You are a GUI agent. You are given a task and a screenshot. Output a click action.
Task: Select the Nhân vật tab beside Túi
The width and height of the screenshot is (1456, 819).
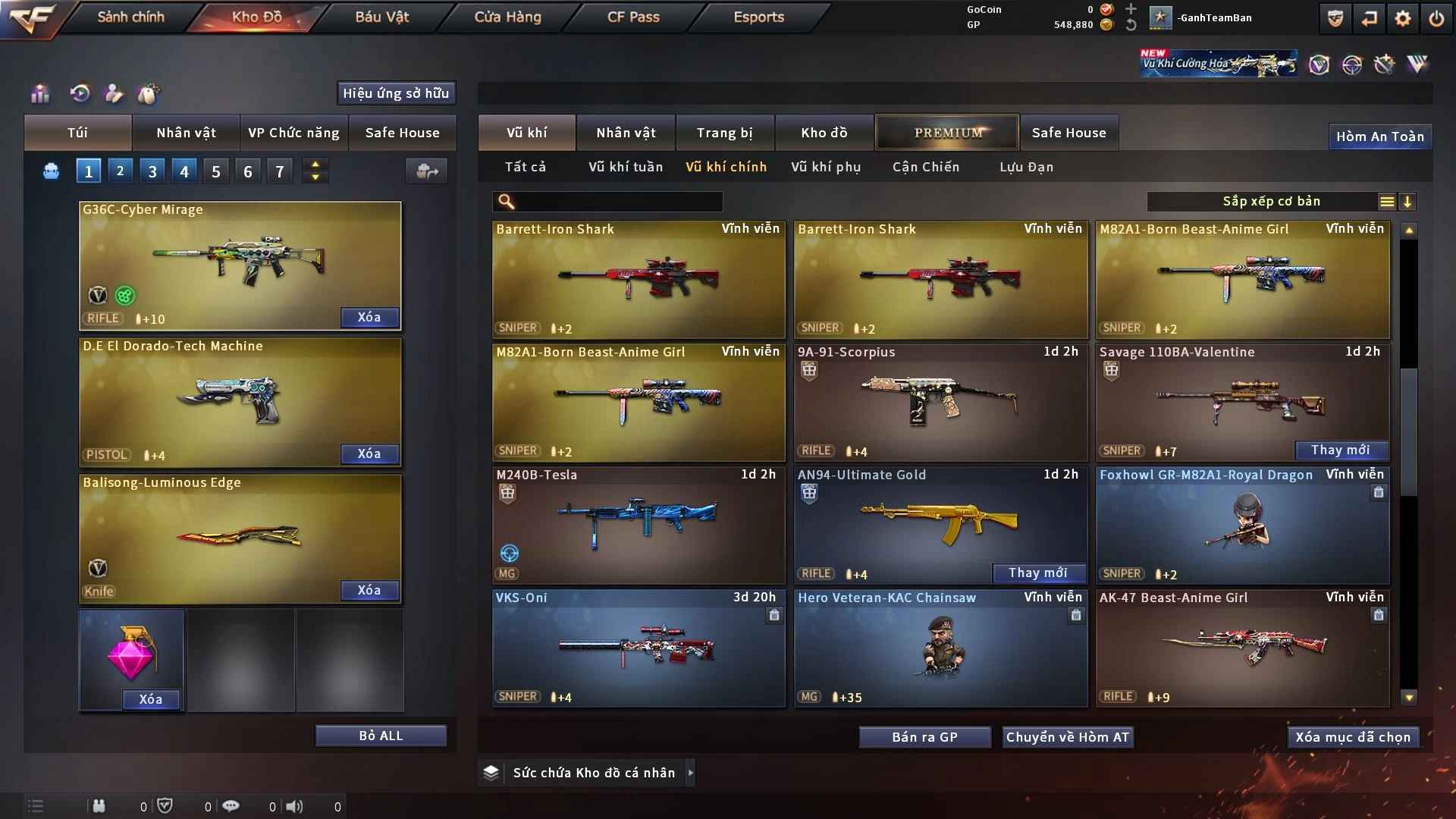coord(186,133)
